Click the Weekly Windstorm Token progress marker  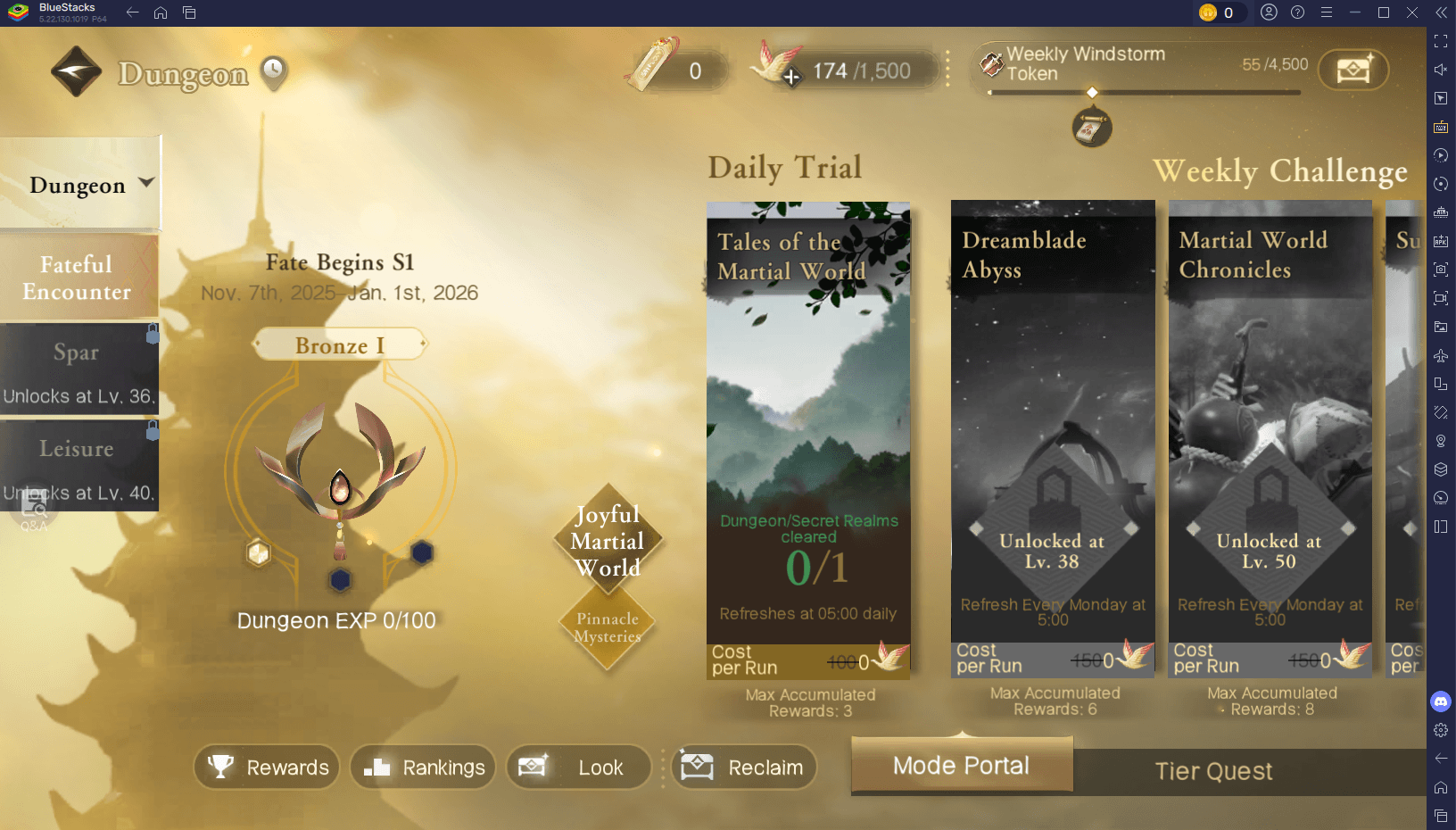(1094, 92)
